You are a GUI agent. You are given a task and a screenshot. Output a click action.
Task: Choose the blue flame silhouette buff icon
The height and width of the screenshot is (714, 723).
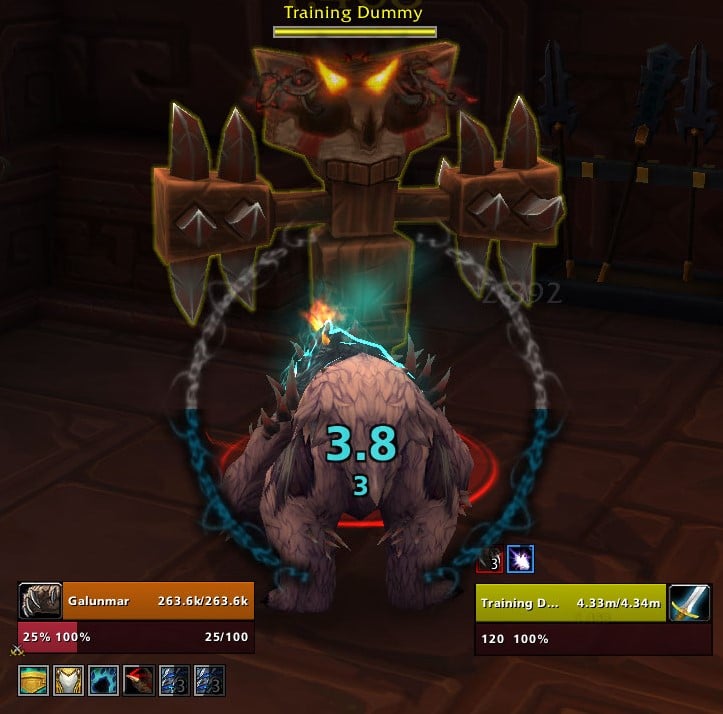click(103, 681)
